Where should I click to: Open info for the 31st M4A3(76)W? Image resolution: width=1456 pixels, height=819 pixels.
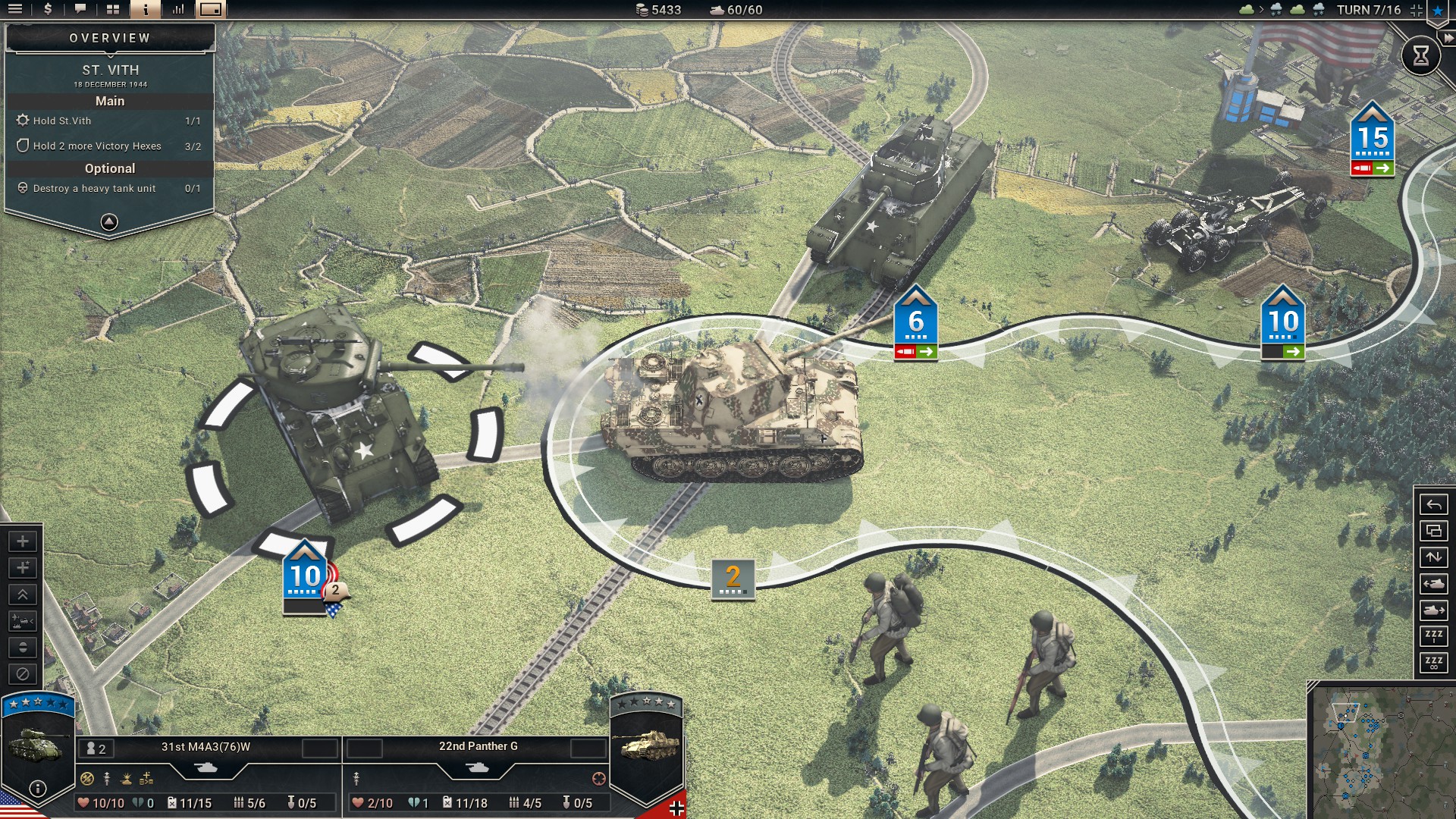(37, 789)
